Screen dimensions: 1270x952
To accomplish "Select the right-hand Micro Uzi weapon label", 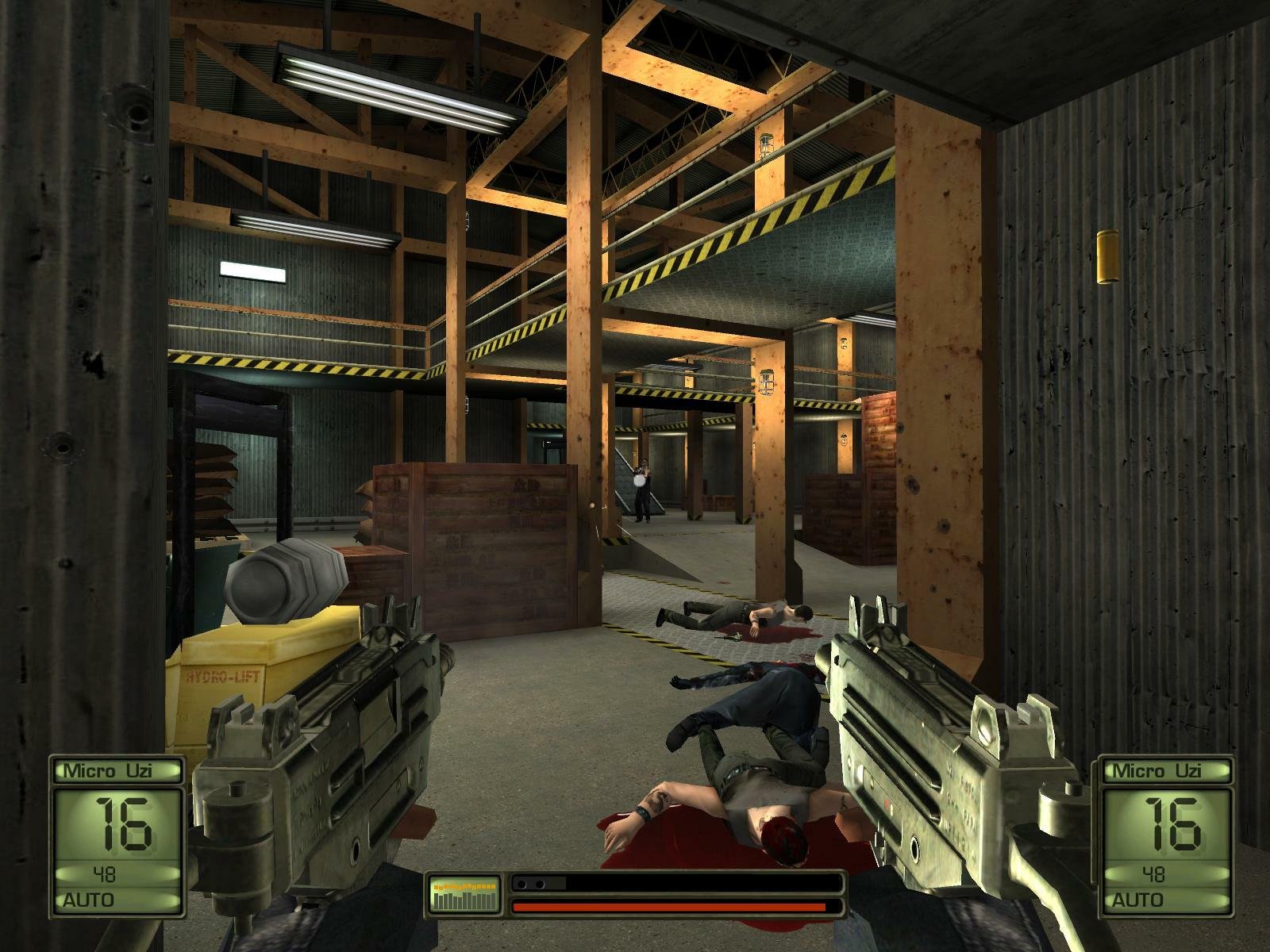I will point(1156,770).
